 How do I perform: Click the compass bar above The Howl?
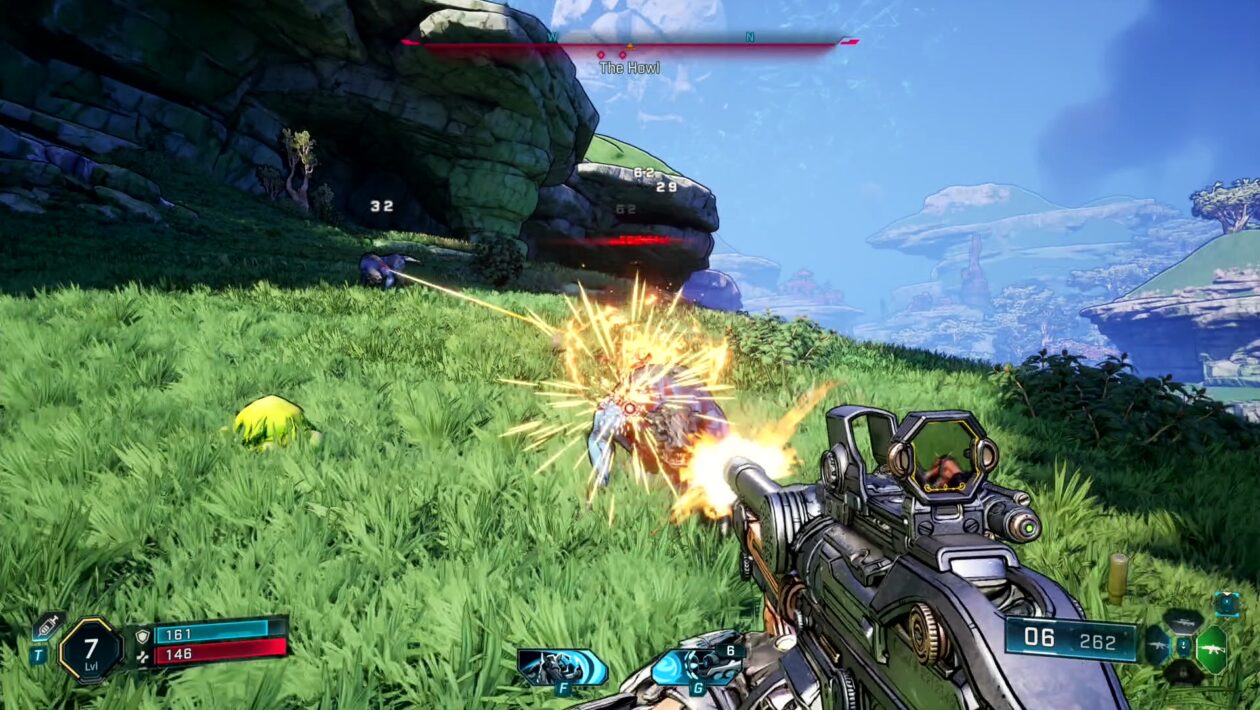coord(628,43)
